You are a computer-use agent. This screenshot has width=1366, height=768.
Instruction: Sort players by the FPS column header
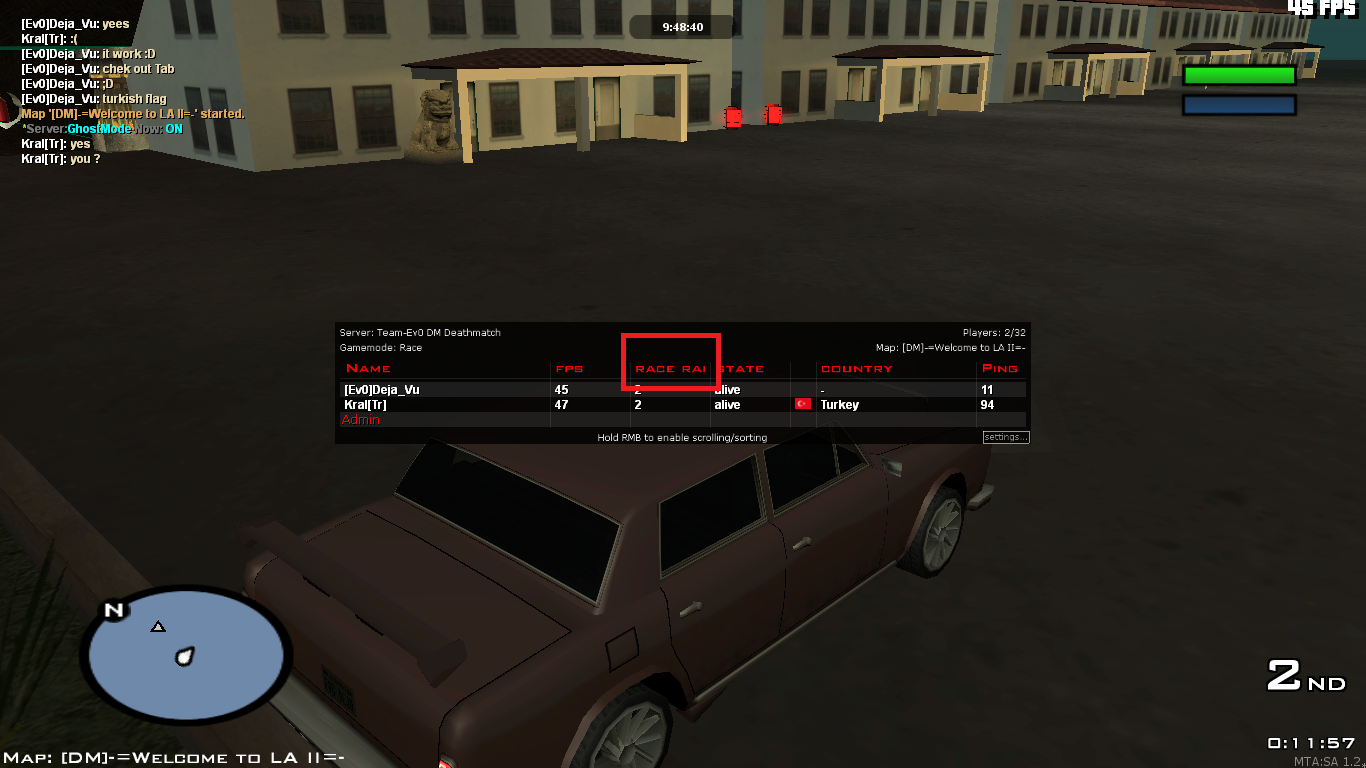click(569, 368)
